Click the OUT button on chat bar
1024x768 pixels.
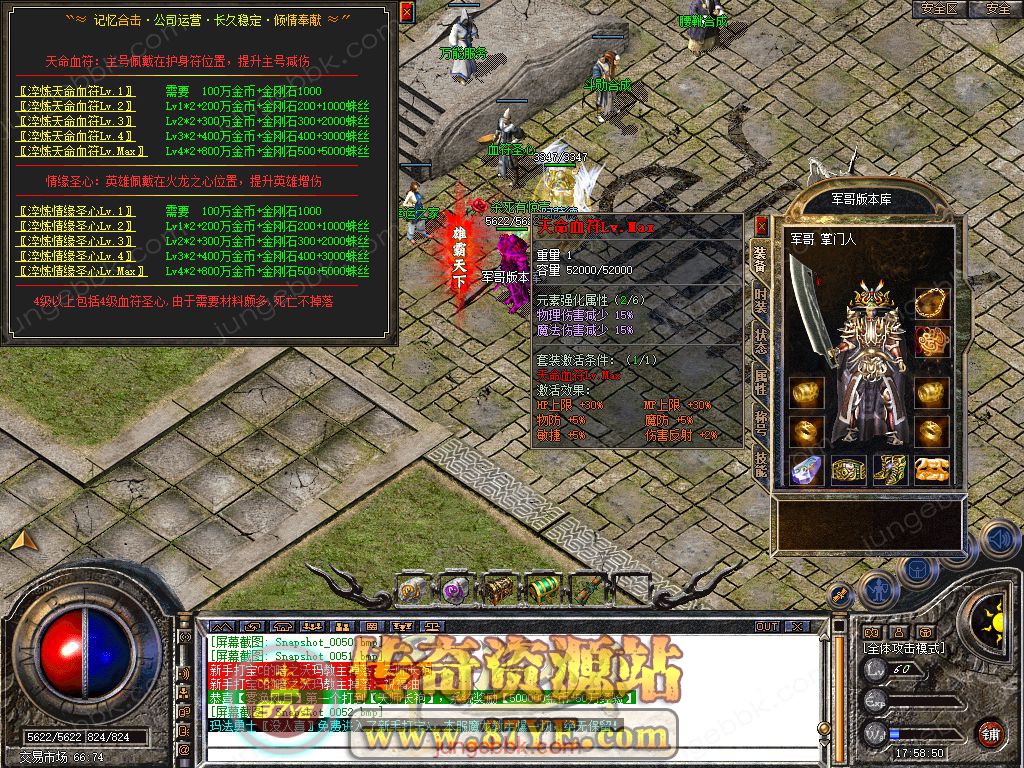point(767,627)
